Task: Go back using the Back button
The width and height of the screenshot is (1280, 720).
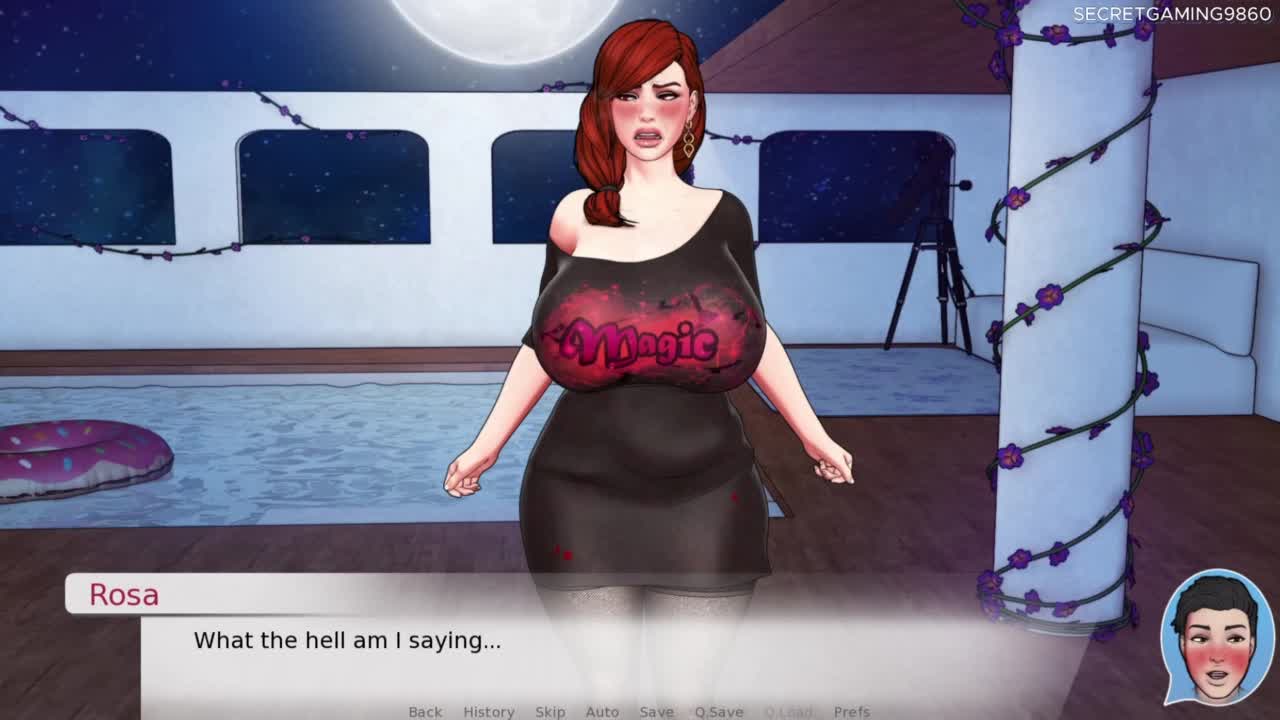Action: [425, 711]
